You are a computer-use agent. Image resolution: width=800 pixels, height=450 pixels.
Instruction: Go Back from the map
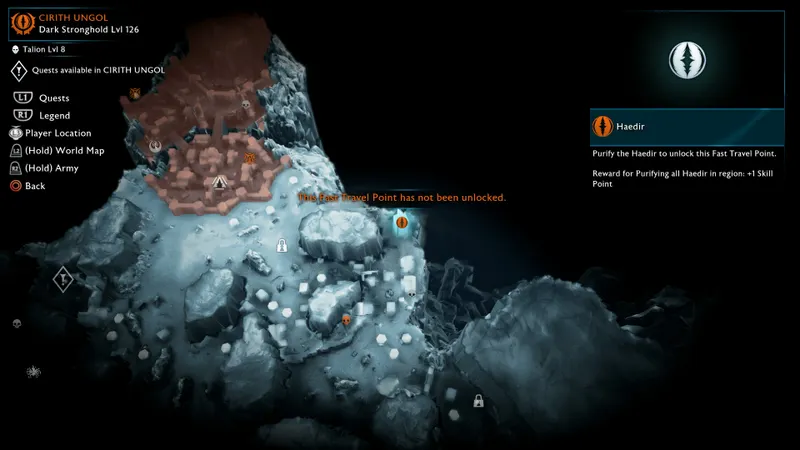tap(35, 186)
